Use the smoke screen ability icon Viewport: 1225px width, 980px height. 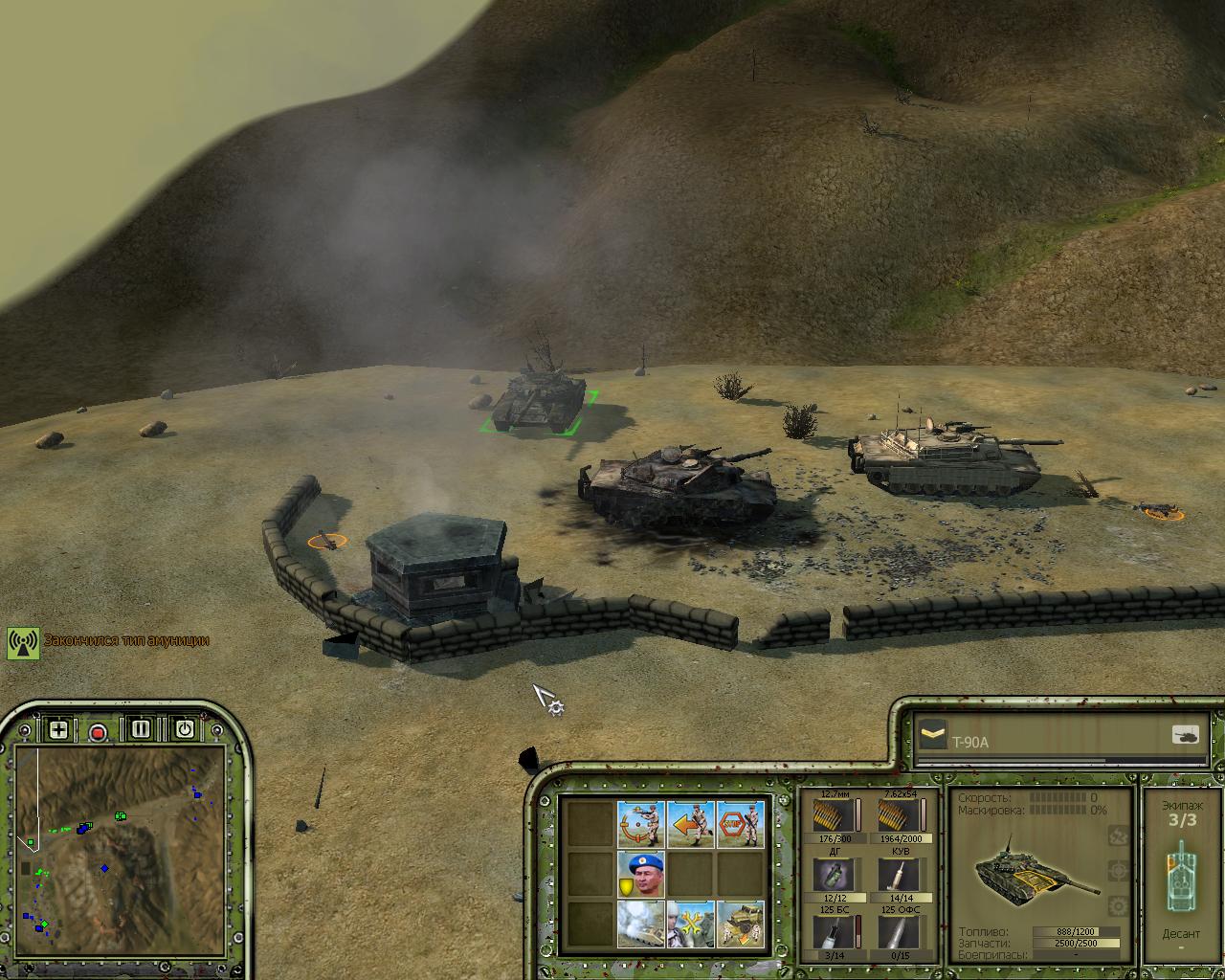(641, 924)
